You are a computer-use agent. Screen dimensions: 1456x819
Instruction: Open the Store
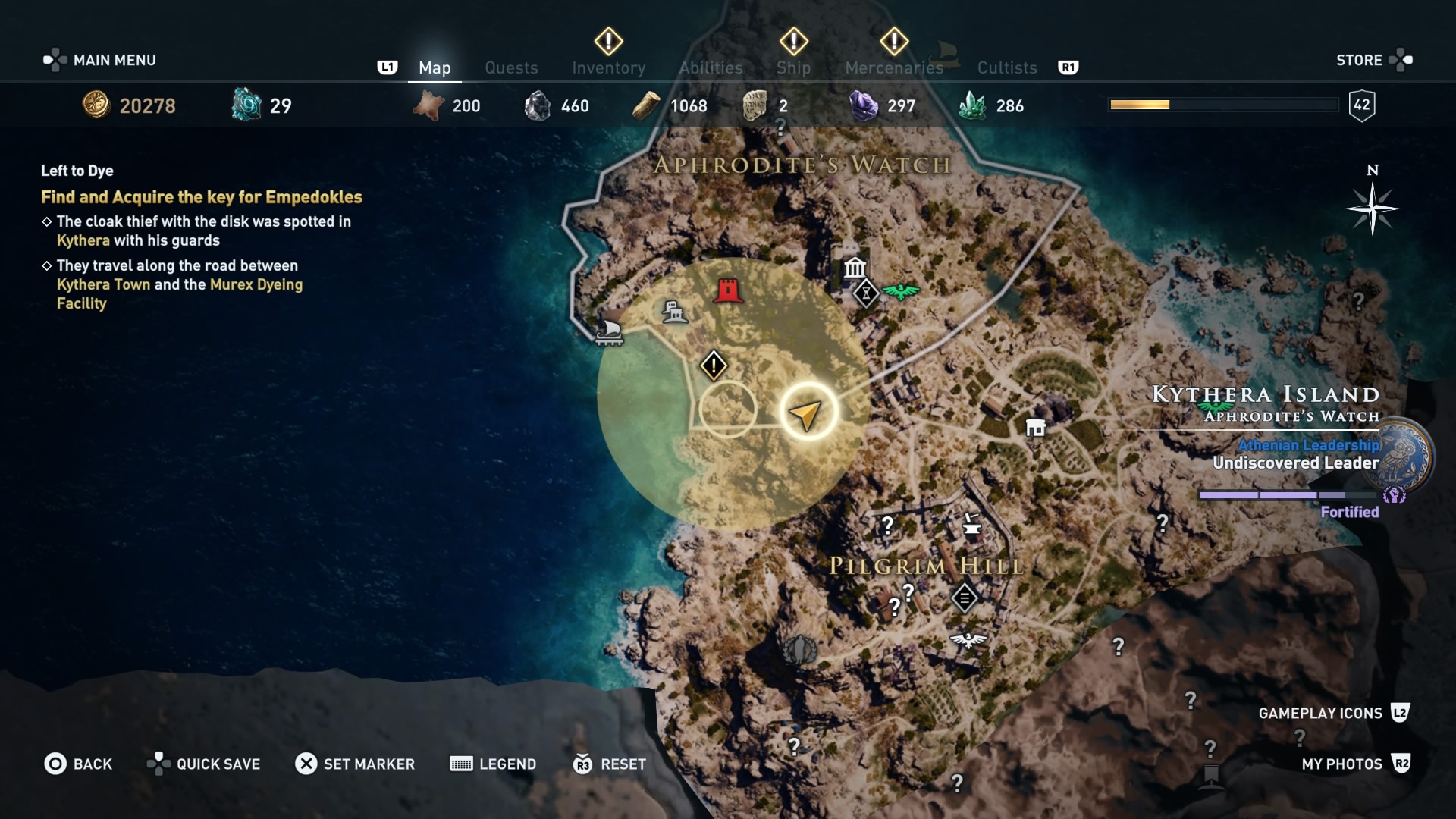(x=1360, y=60)
